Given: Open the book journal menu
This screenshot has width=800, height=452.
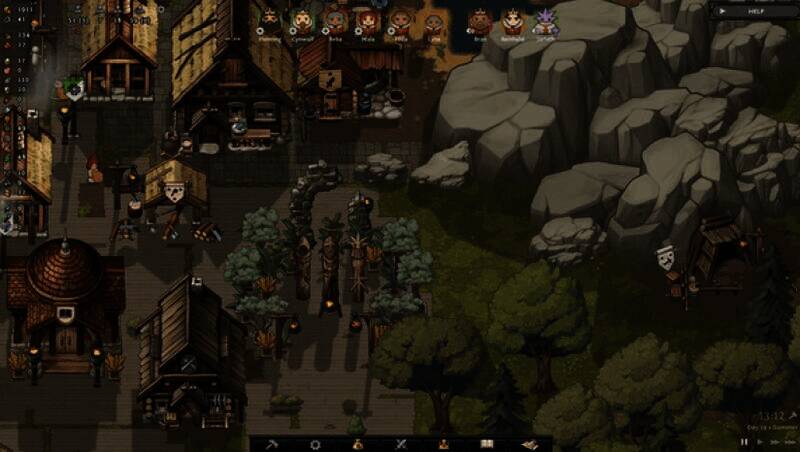Looking at the screenshot, I should click(x=487, y=444).
